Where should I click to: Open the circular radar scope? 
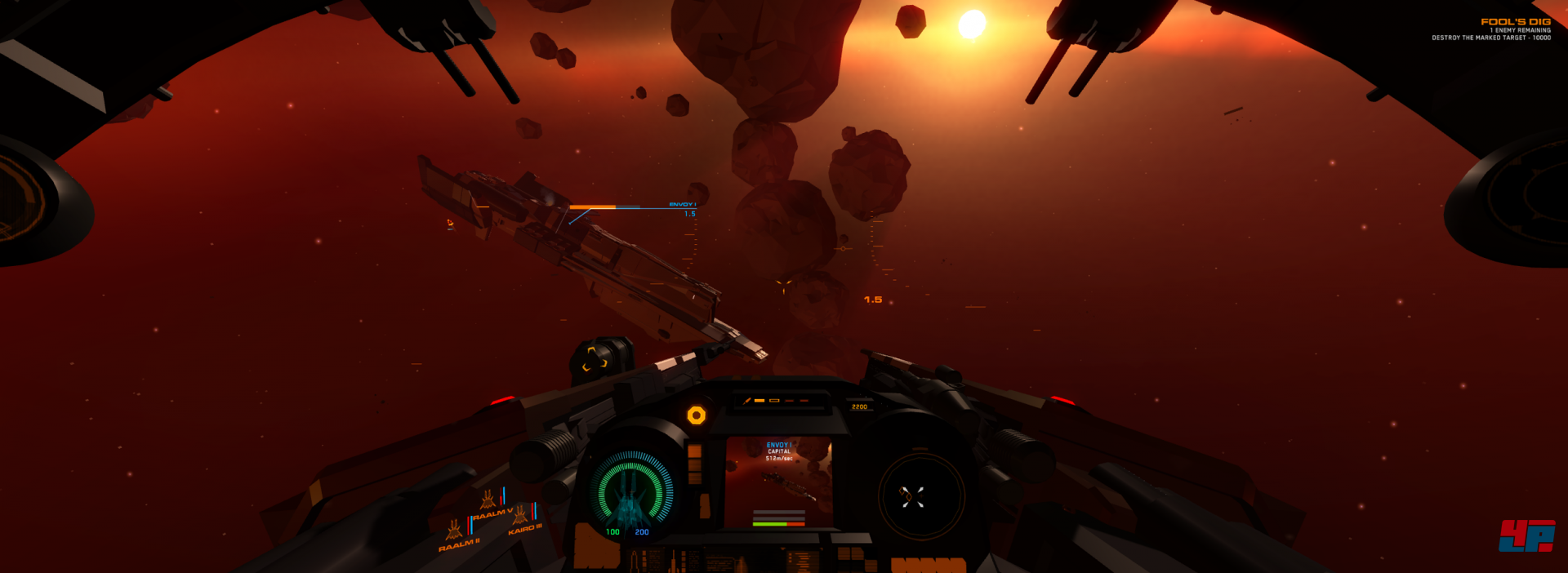(x=921, y=495)
